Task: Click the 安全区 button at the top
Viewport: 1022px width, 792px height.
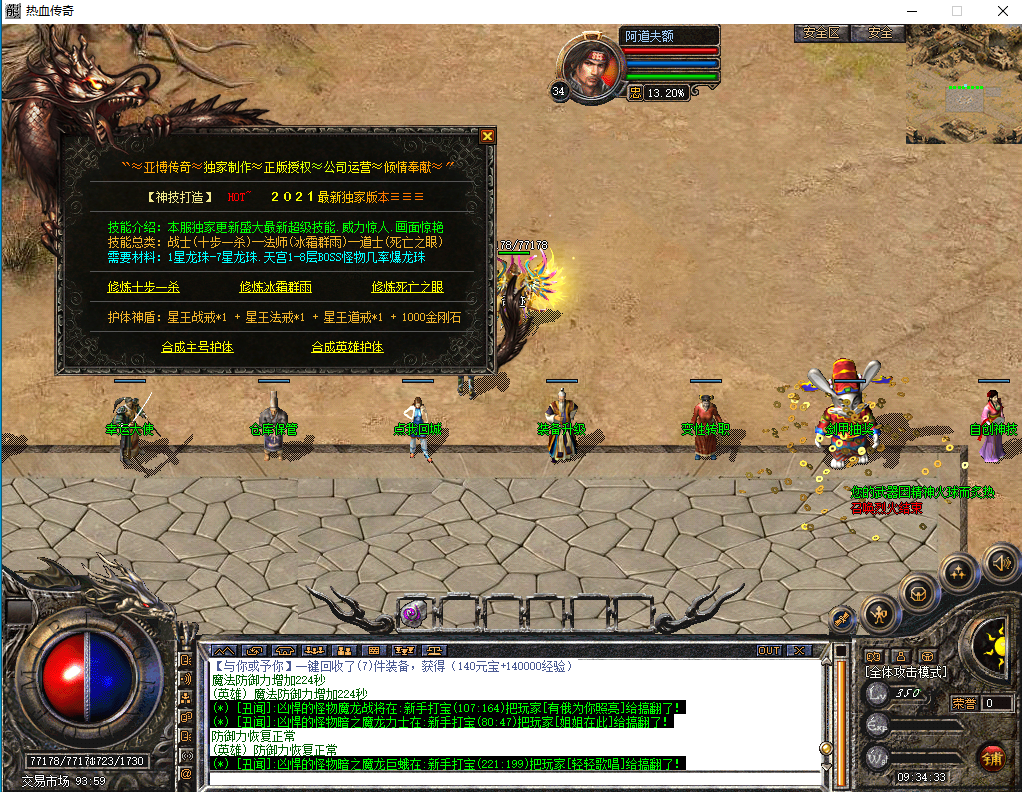Action: pyautogui.click(x=821, y=33)
